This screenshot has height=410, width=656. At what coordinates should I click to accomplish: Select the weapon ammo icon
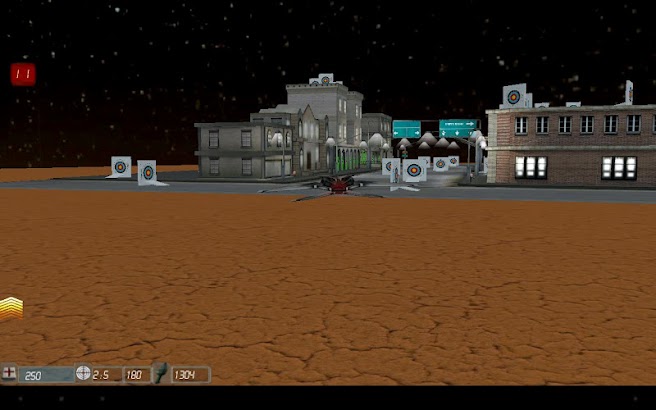[159, 374]
